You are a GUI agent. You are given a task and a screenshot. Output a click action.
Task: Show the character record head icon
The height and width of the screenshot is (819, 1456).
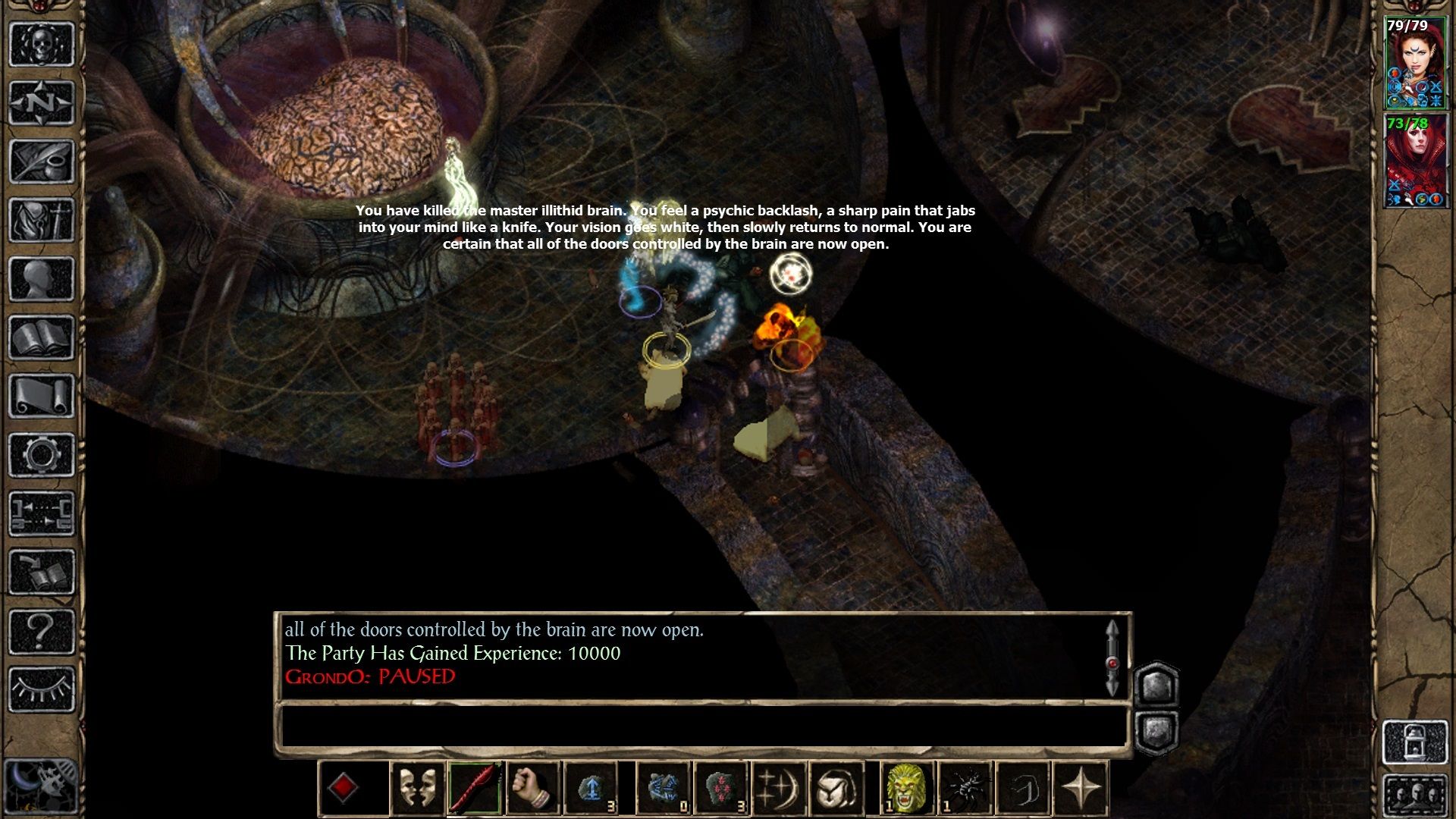point(42,278)
